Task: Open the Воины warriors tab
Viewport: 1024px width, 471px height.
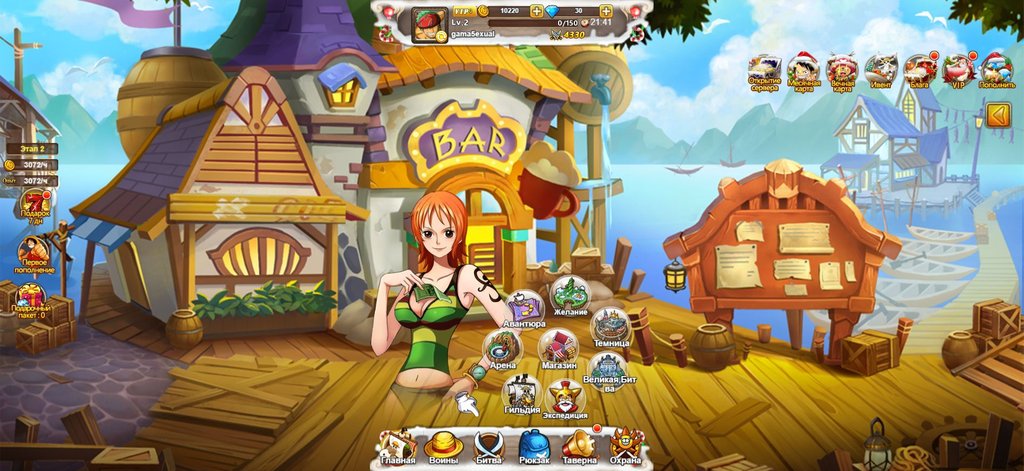Action: click(442, 447)
